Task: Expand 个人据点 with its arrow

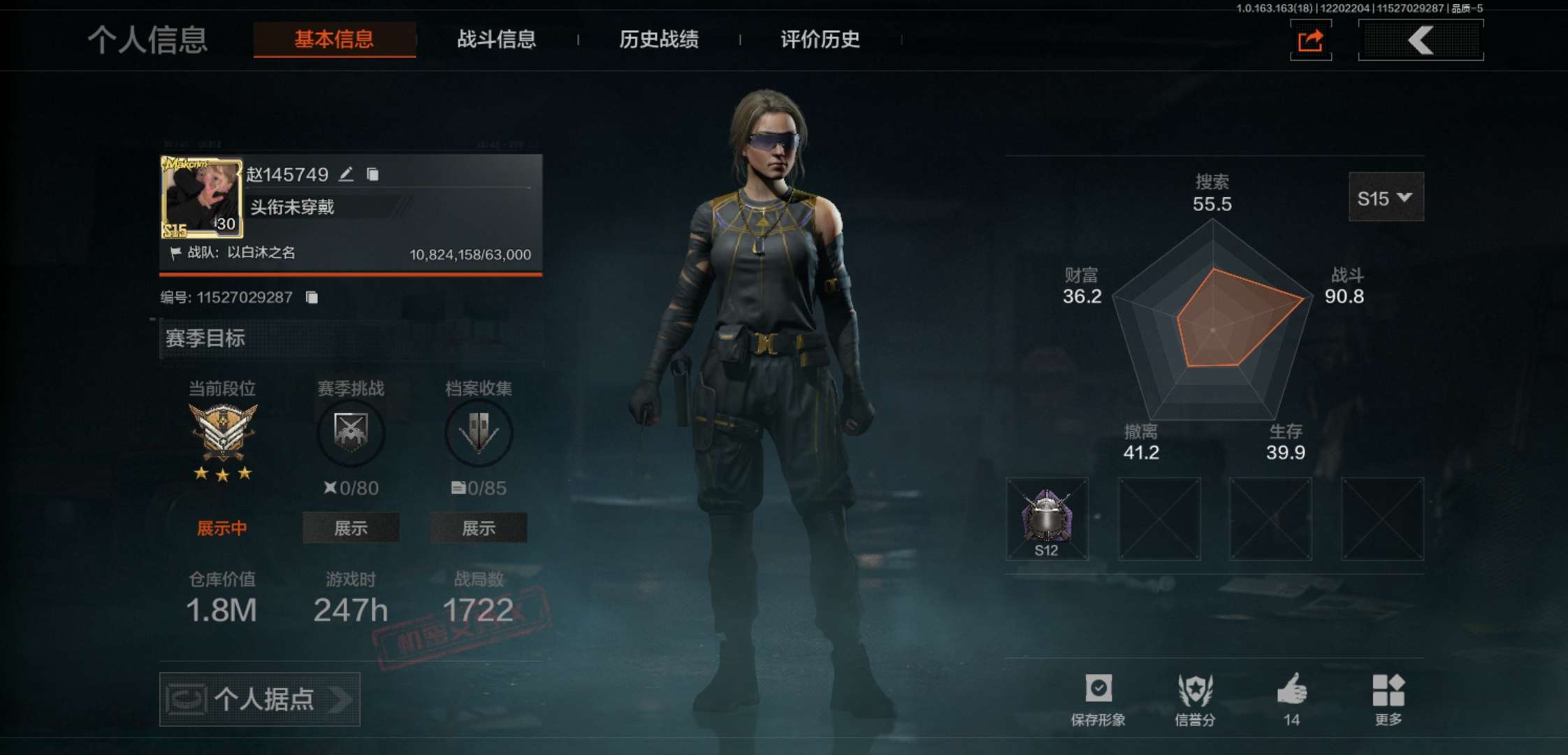Action: coord(340,700)
